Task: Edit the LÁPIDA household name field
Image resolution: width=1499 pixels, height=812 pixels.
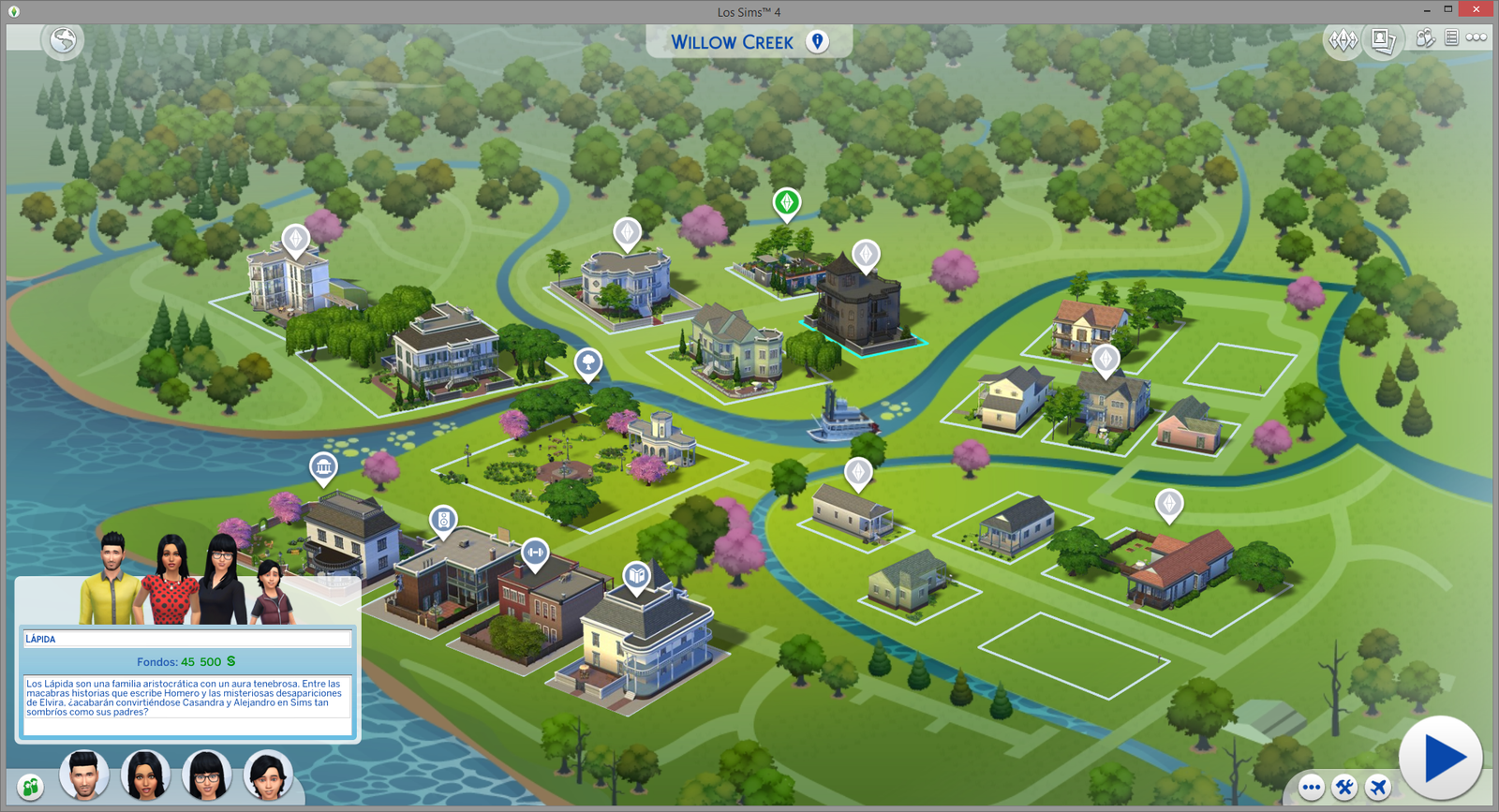Action: point(187,639)
